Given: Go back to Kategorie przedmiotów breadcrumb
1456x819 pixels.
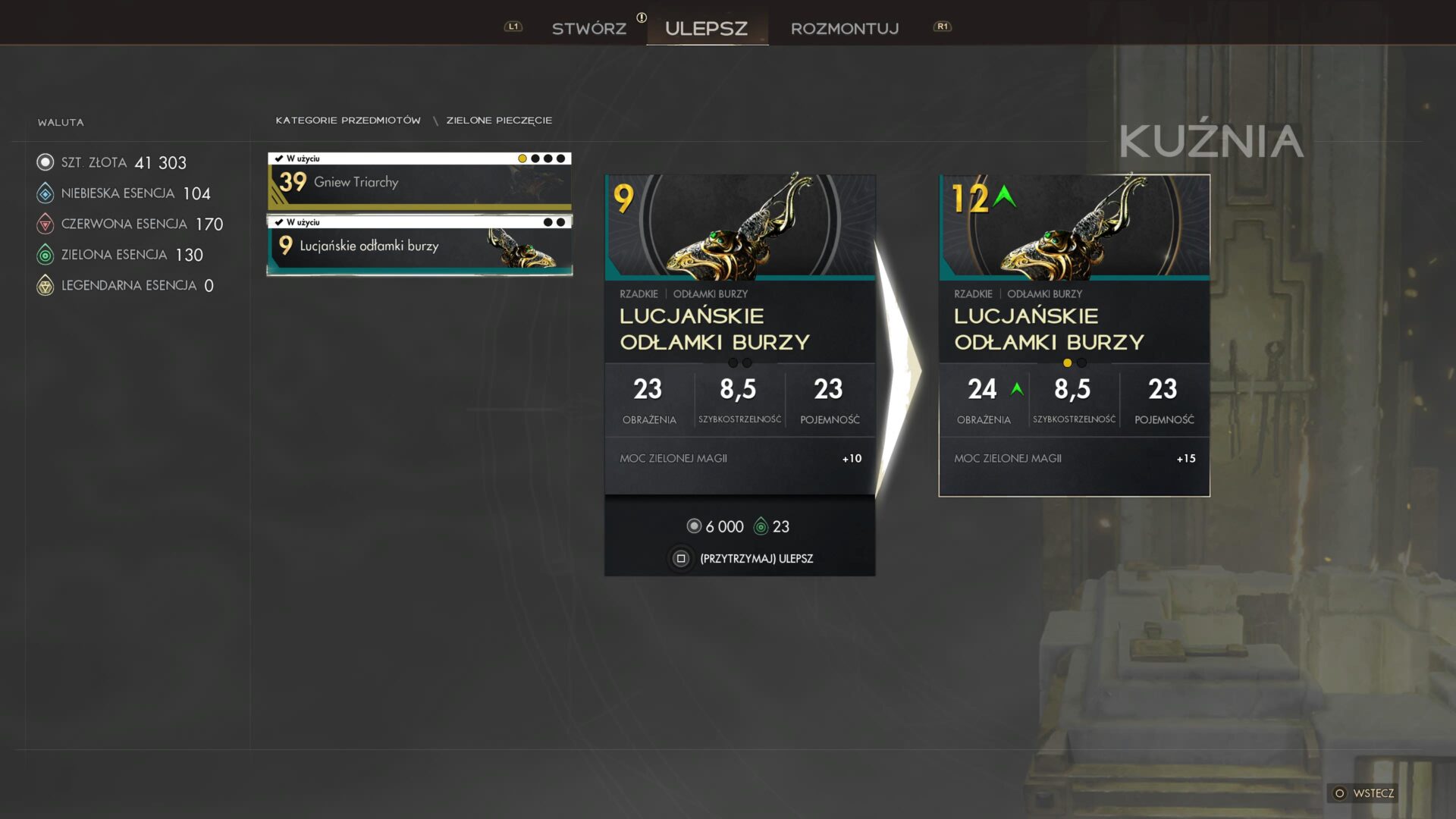Looking at the screenshot, I should tap(348, 121).
